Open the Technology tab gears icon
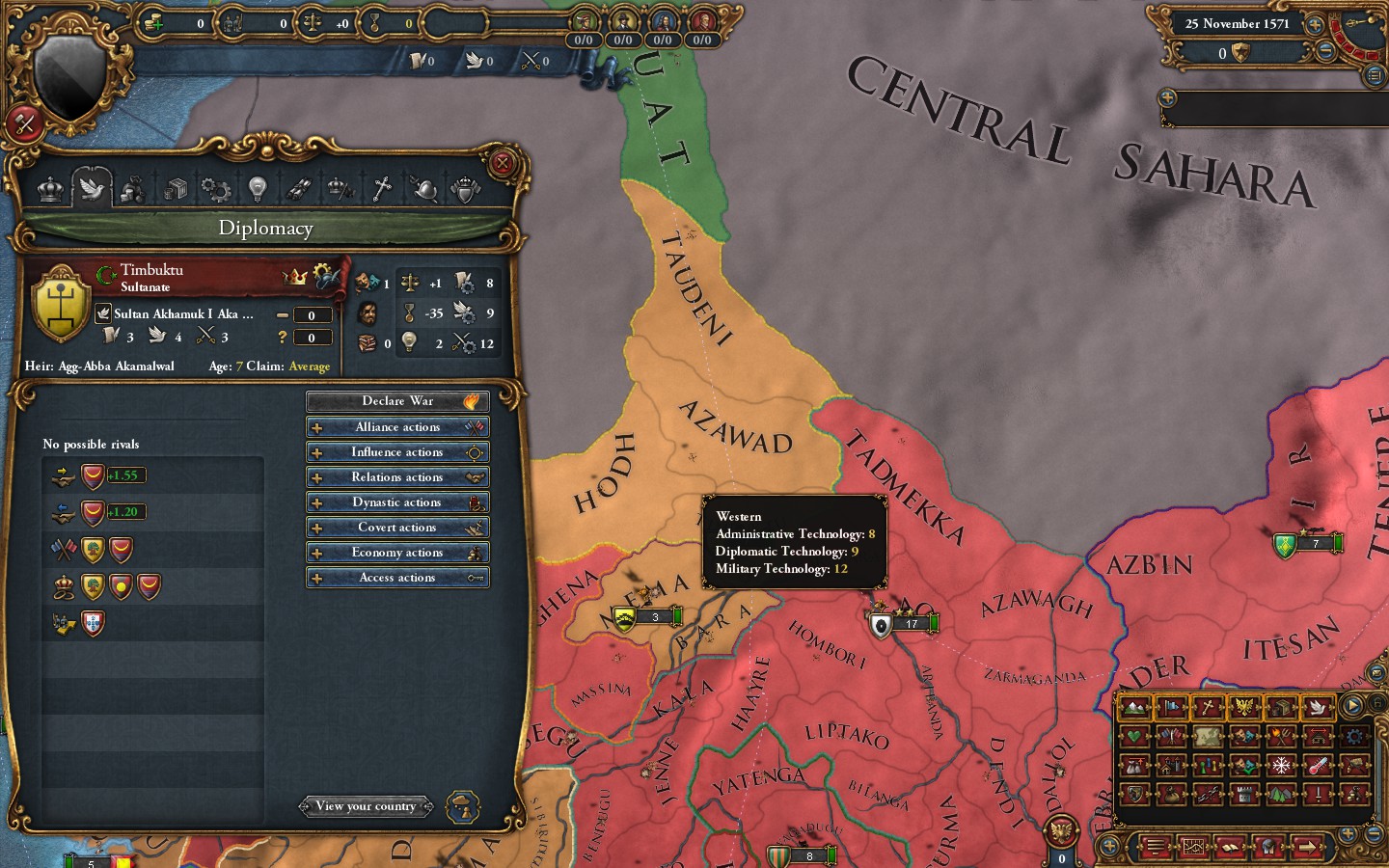The height and width of the screenshot is (868, 1389). (x=215, y=188)
